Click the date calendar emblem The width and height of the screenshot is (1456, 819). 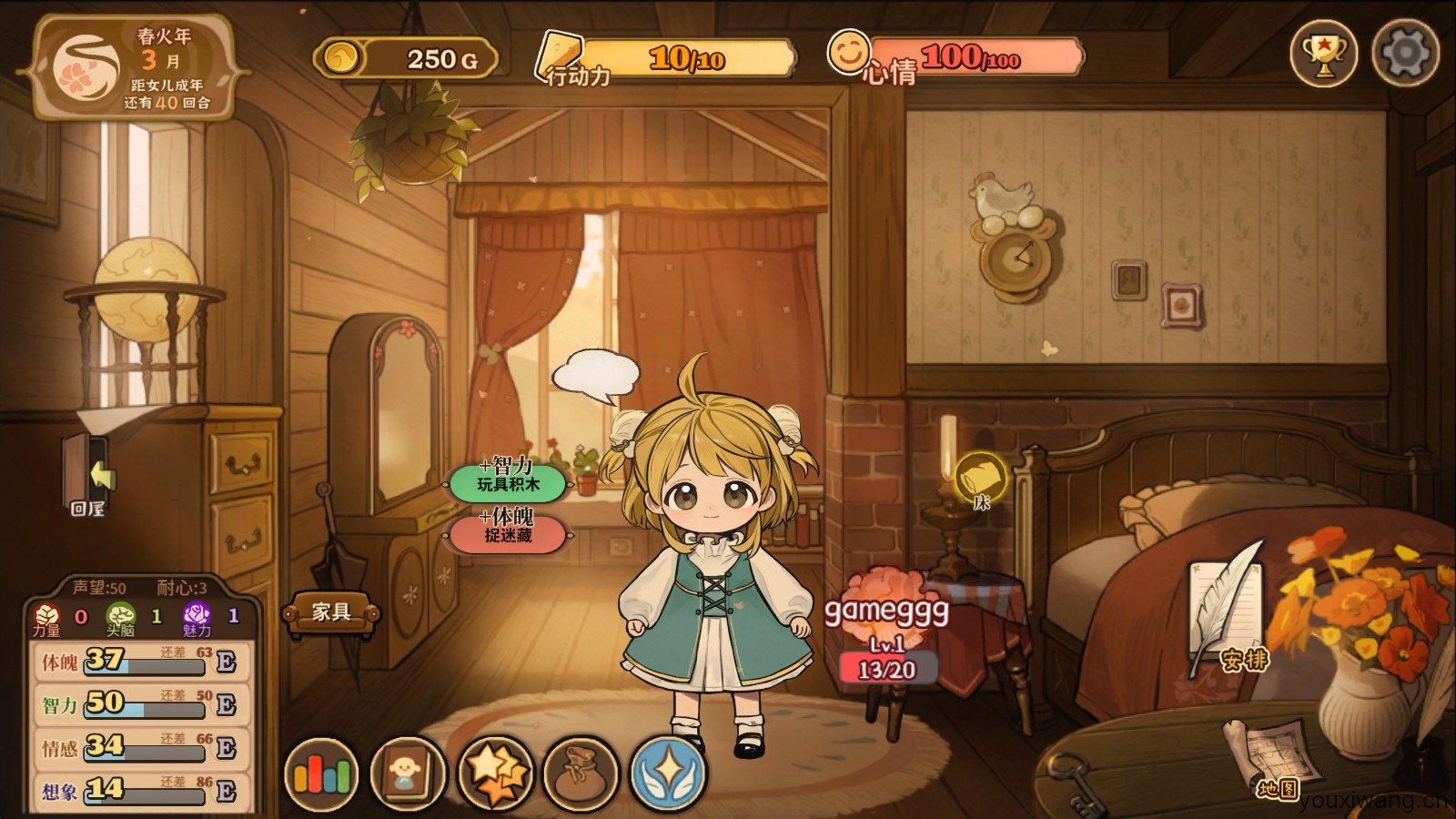(87, 66)
